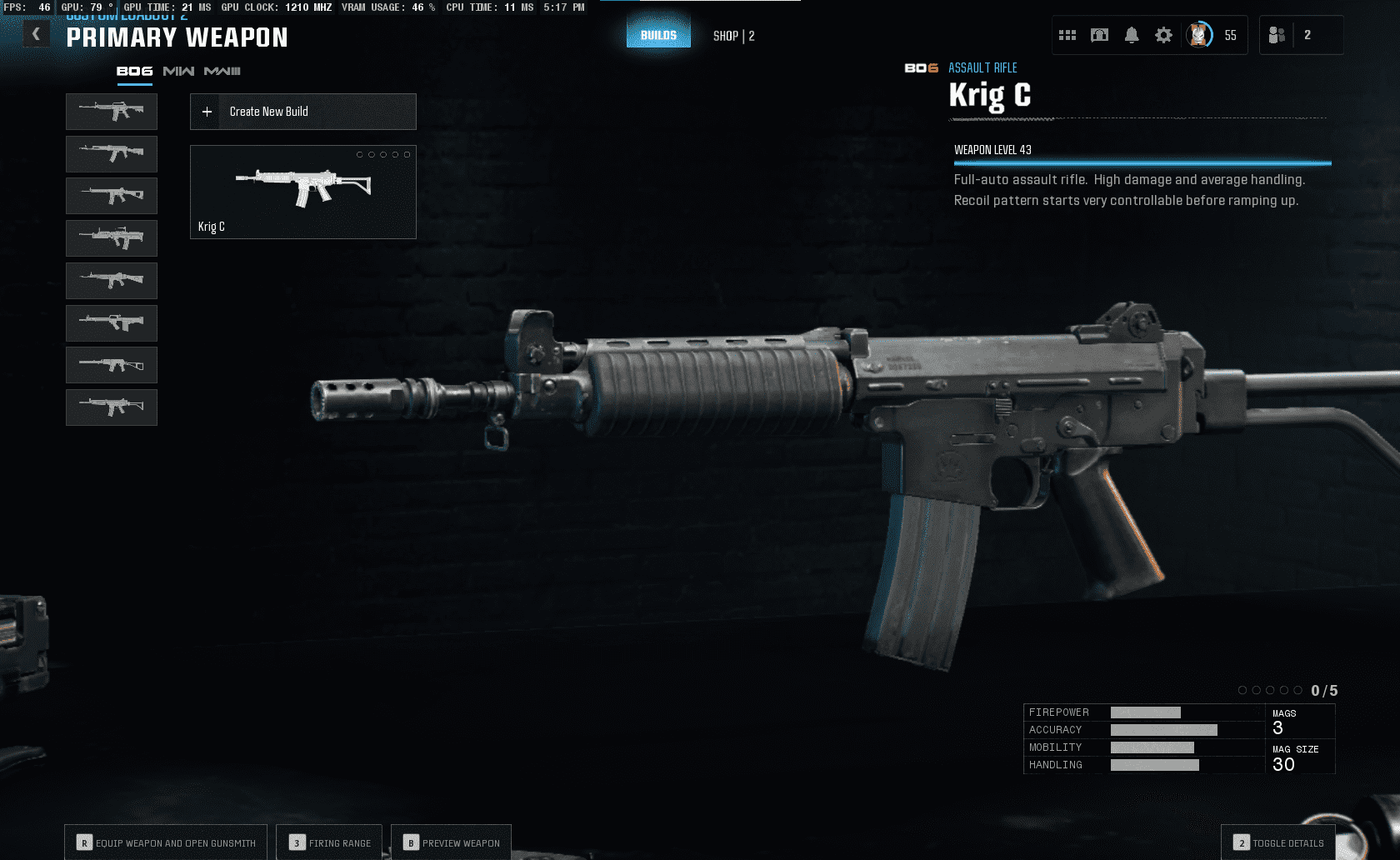Viewport: 1400px width, 860px height.
Task: Switch to the MWIII weapons tab
Action: [222, 72]
